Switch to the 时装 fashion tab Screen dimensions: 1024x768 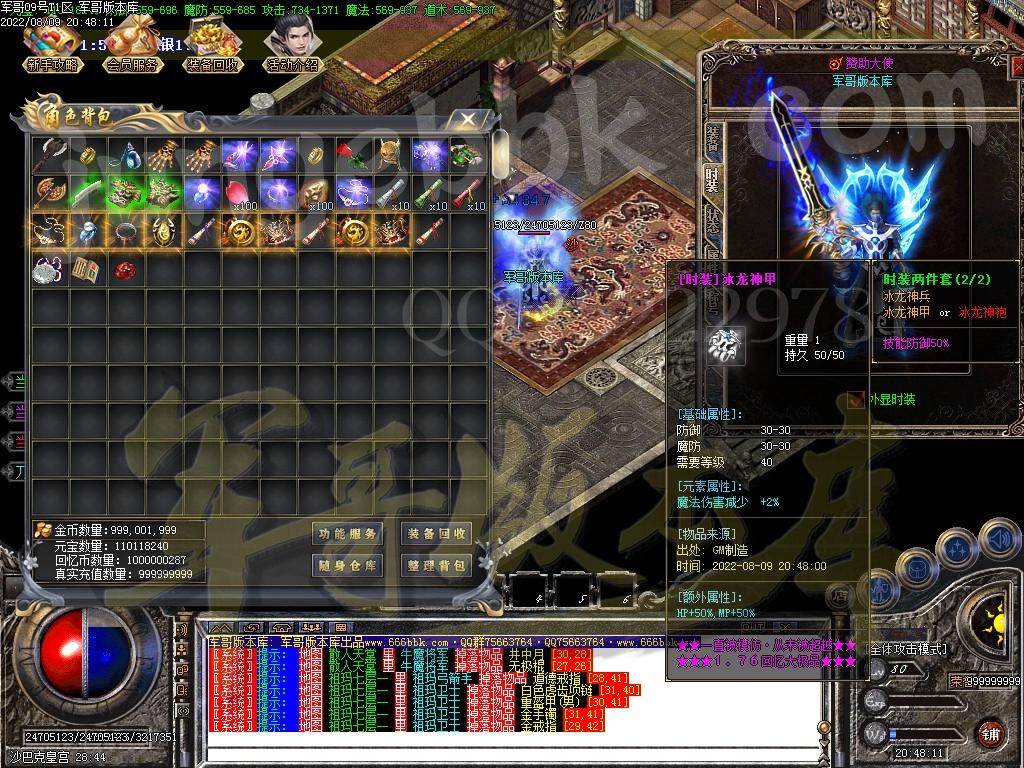click(x=712, y=178)
